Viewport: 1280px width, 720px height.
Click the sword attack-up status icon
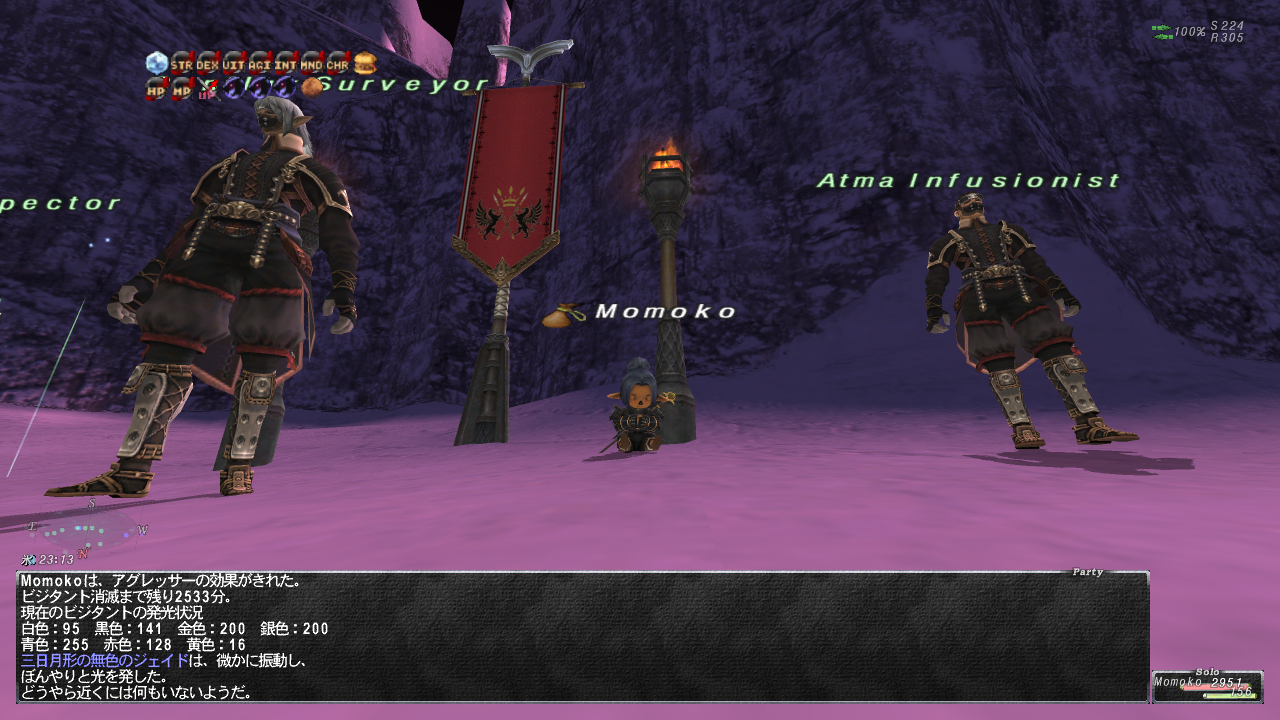208,89
